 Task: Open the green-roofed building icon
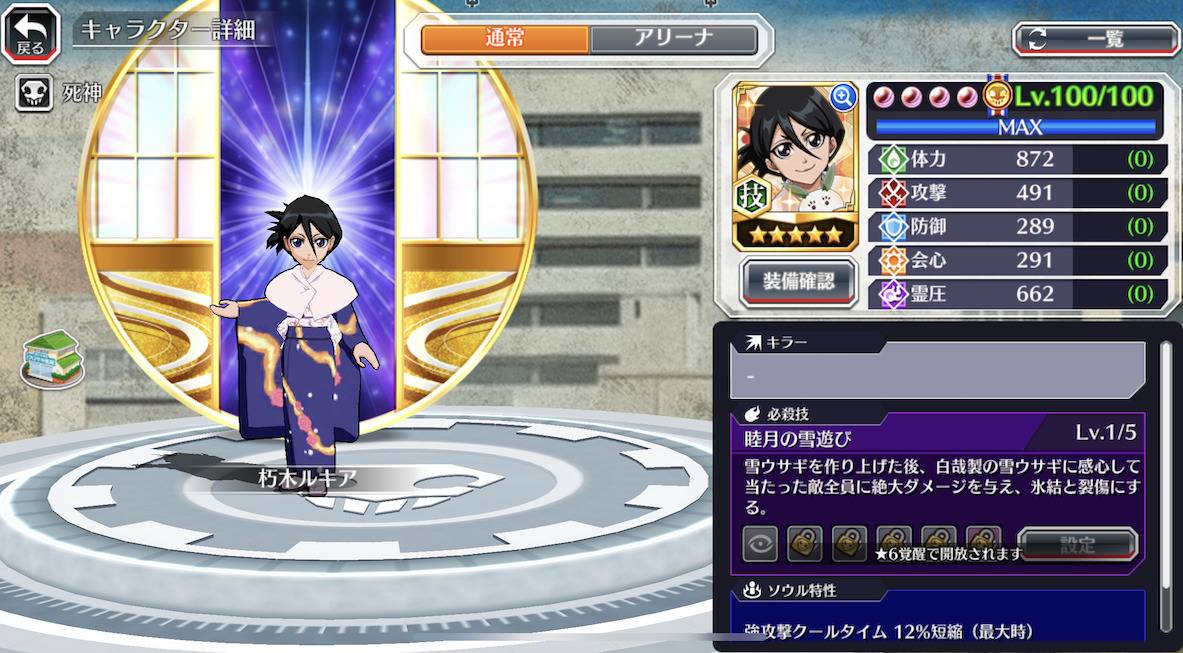(52, 357)
